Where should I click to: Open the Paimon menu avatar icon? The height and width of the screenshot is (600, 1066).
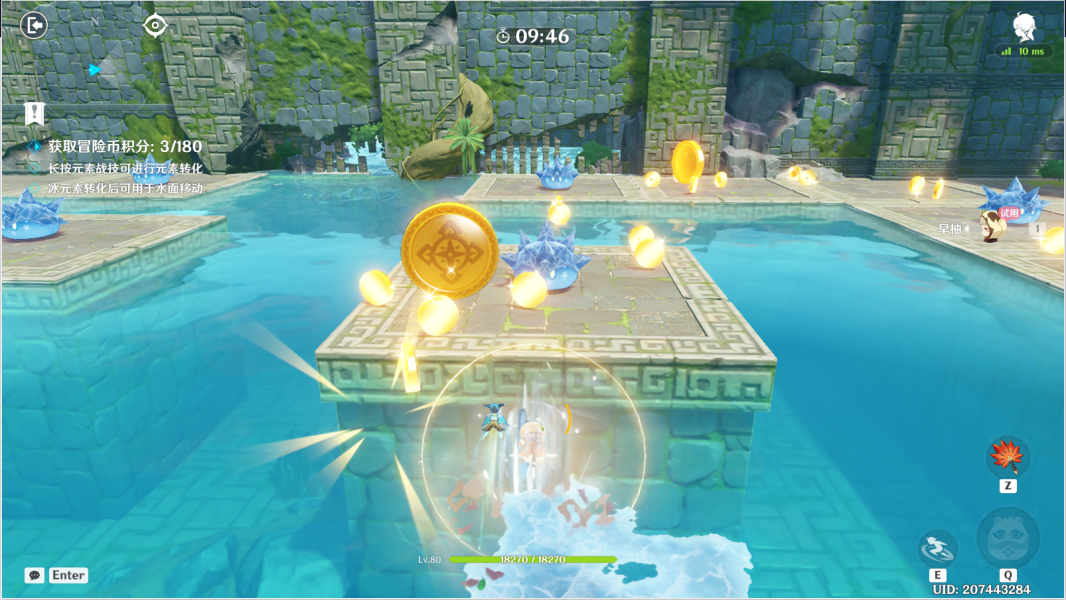1024,27
